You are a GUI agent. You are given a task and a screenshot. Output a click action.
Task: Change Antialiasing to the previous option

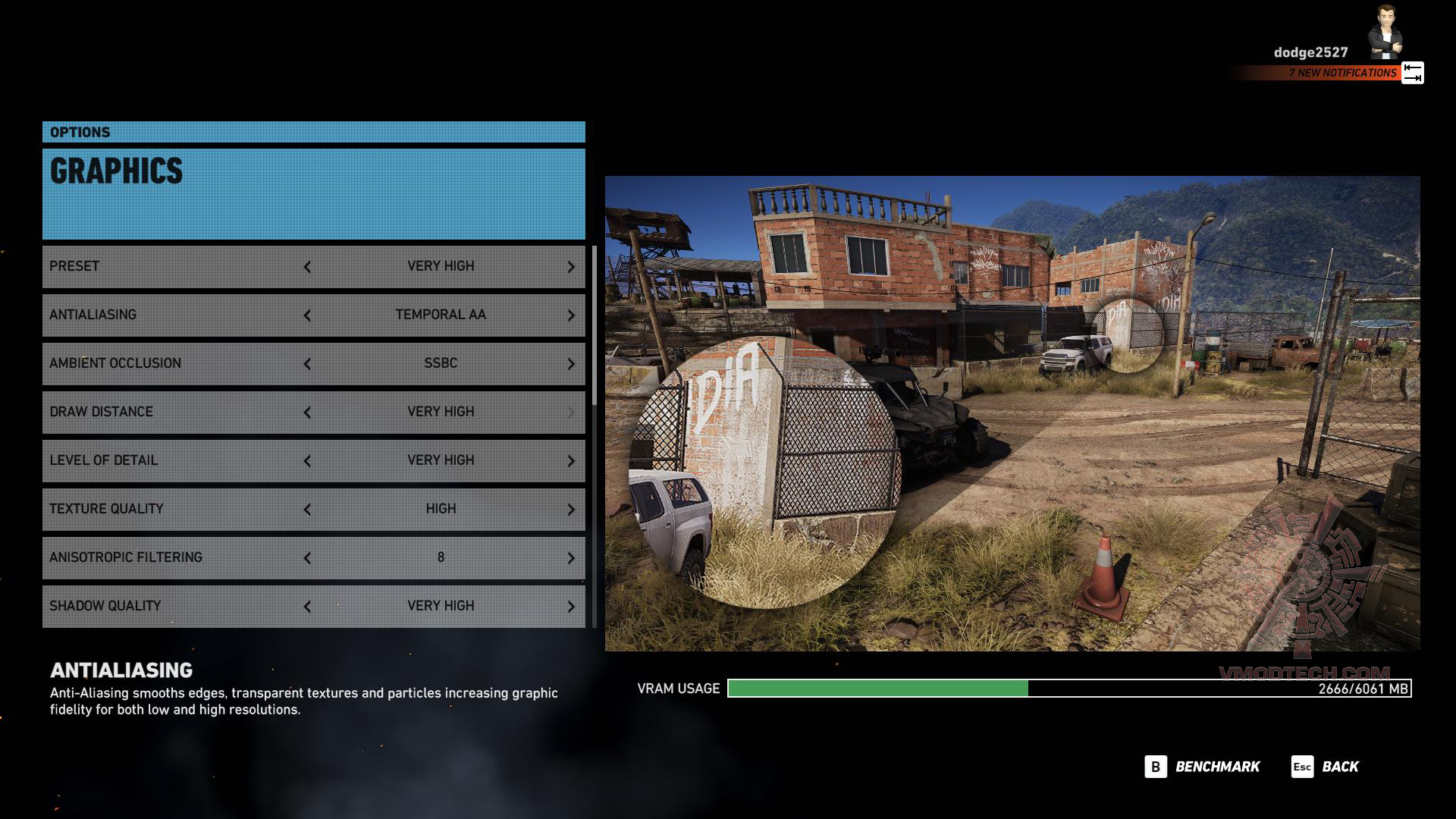pos(307,315)
